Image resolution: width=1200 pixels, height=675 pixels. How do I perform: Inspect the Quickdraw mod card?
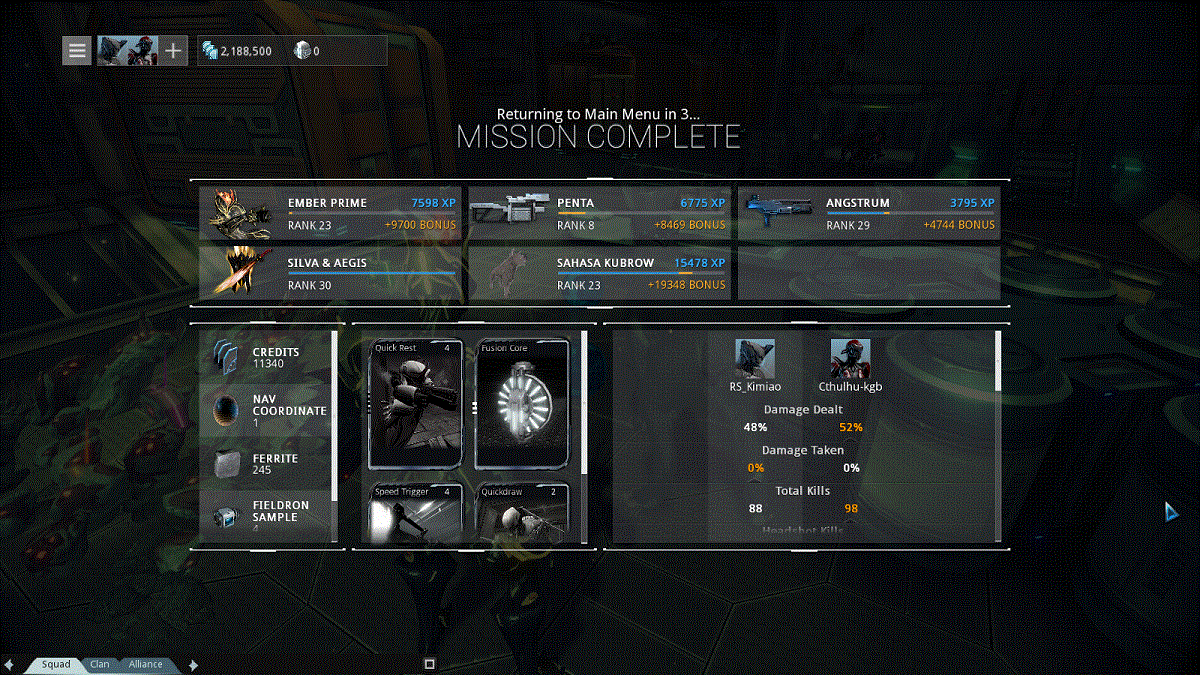522,513
